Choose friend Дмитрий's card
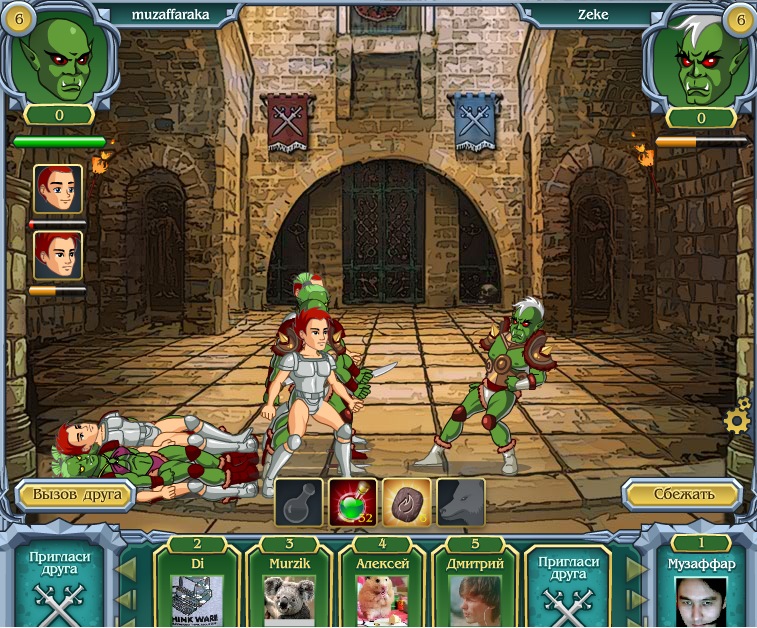The width and height of the screenshot is (757, 628). click(x=473, y=591)
